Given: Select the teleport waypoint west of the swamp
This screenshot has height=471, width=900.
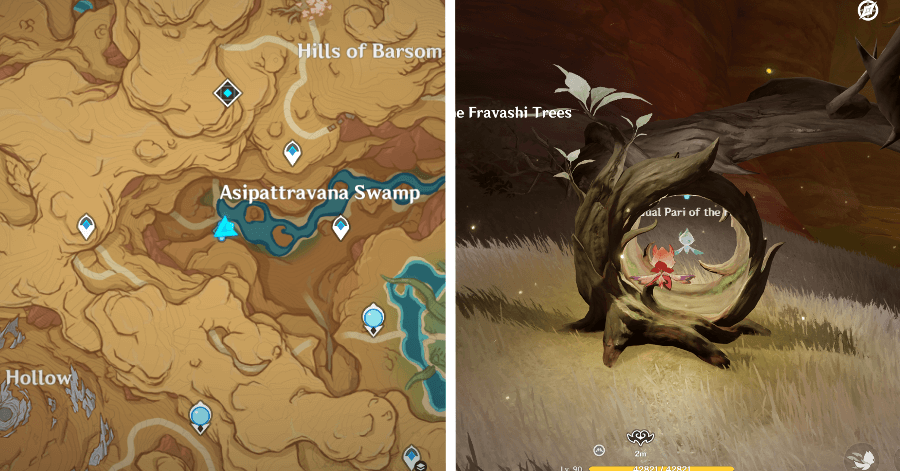Looking at the screenshot, I should (87, 226).
